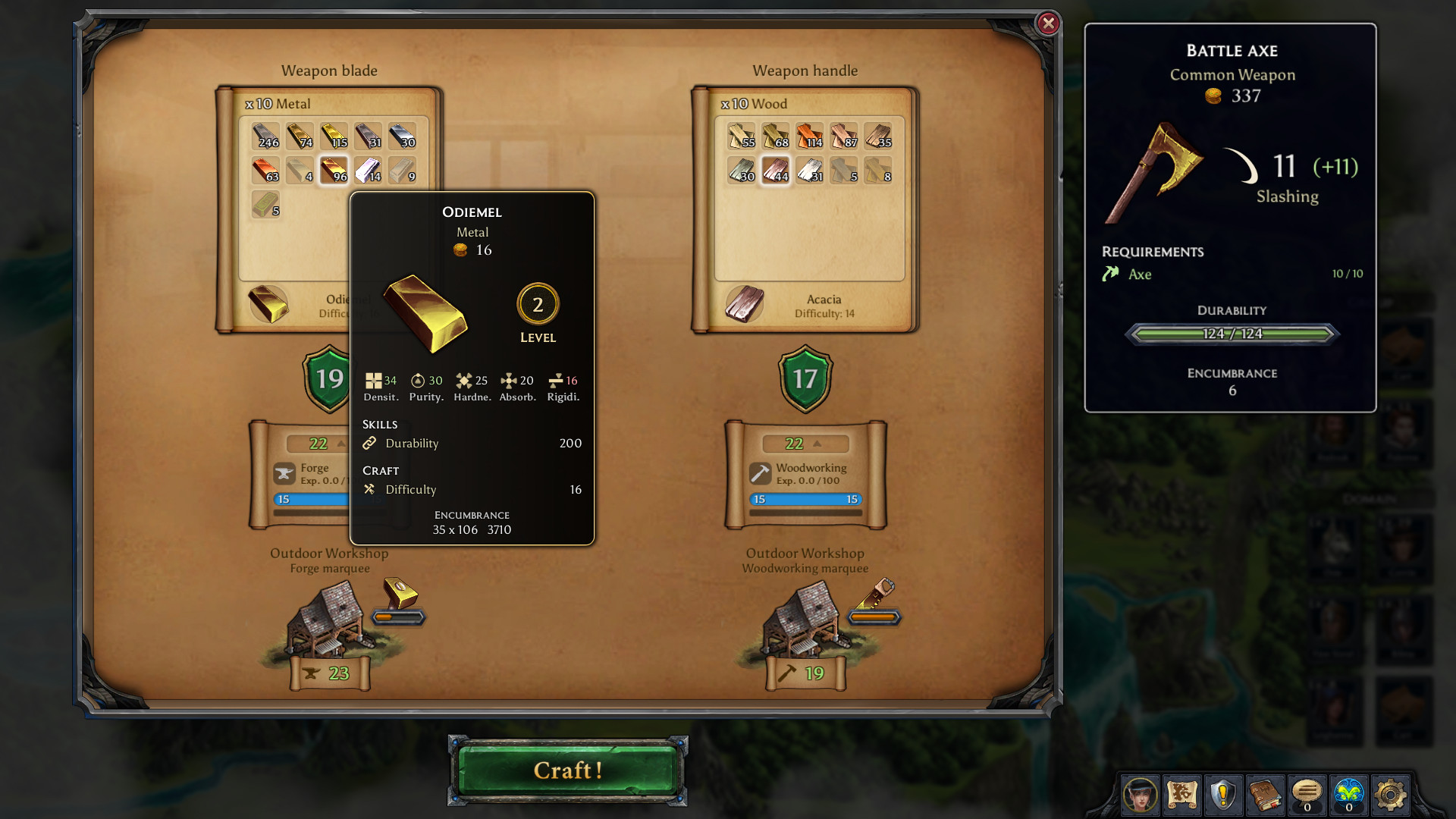
Task: Click the hammer icon on Woodworking panel
Action: [761, 472]
